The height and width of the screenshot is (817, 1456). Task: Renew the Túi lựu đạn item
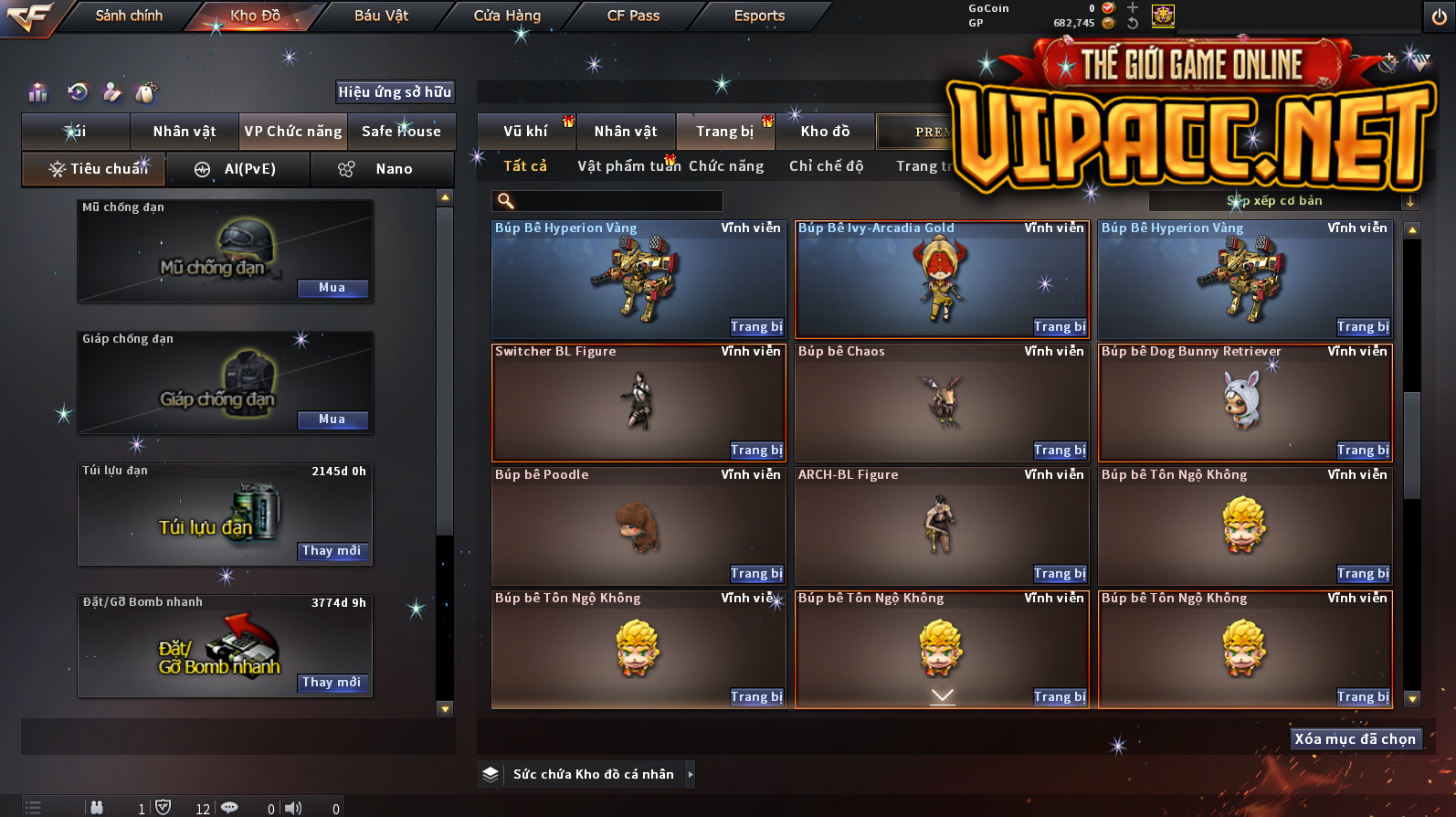(x=332, y=551)
